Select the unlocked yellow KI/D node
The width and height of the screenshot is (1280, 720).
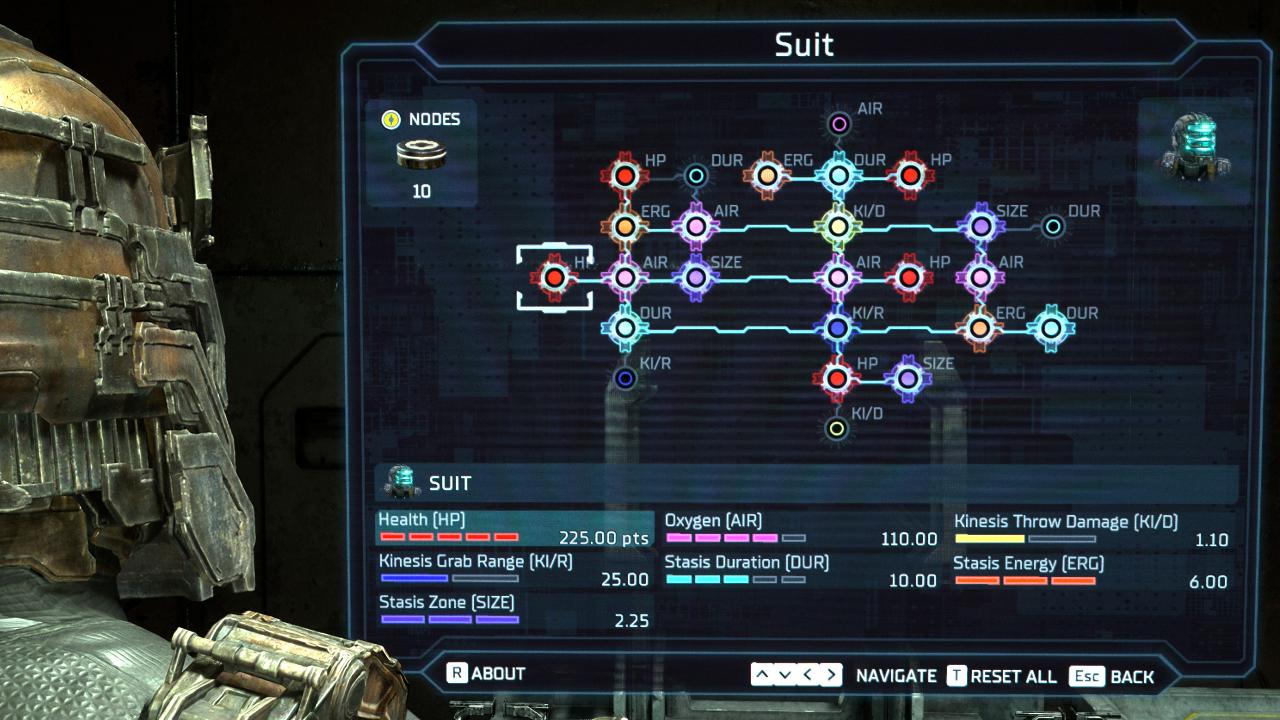pos(838,227)
